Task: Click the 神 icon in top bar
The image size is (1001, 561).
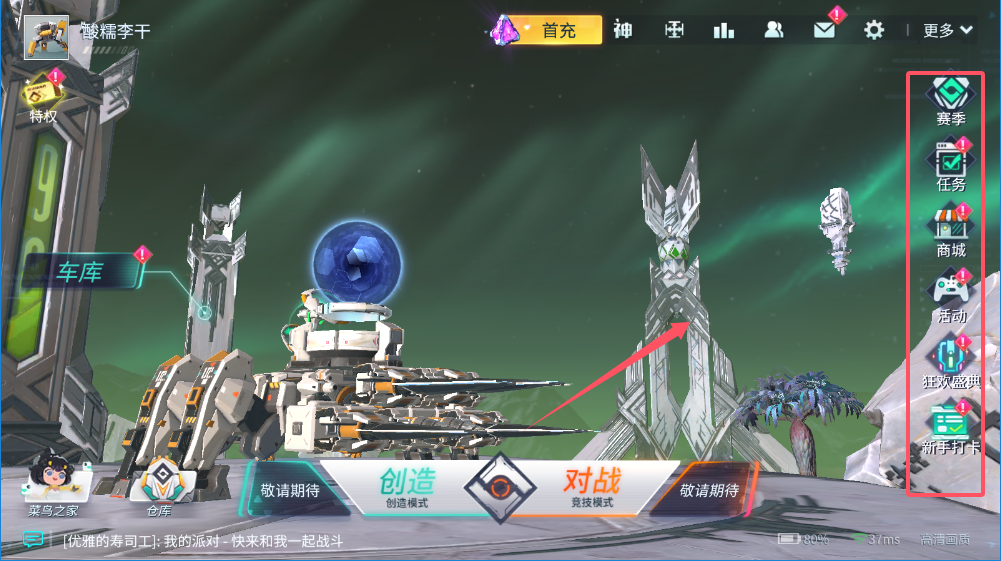Action: (x=623, y=30)
